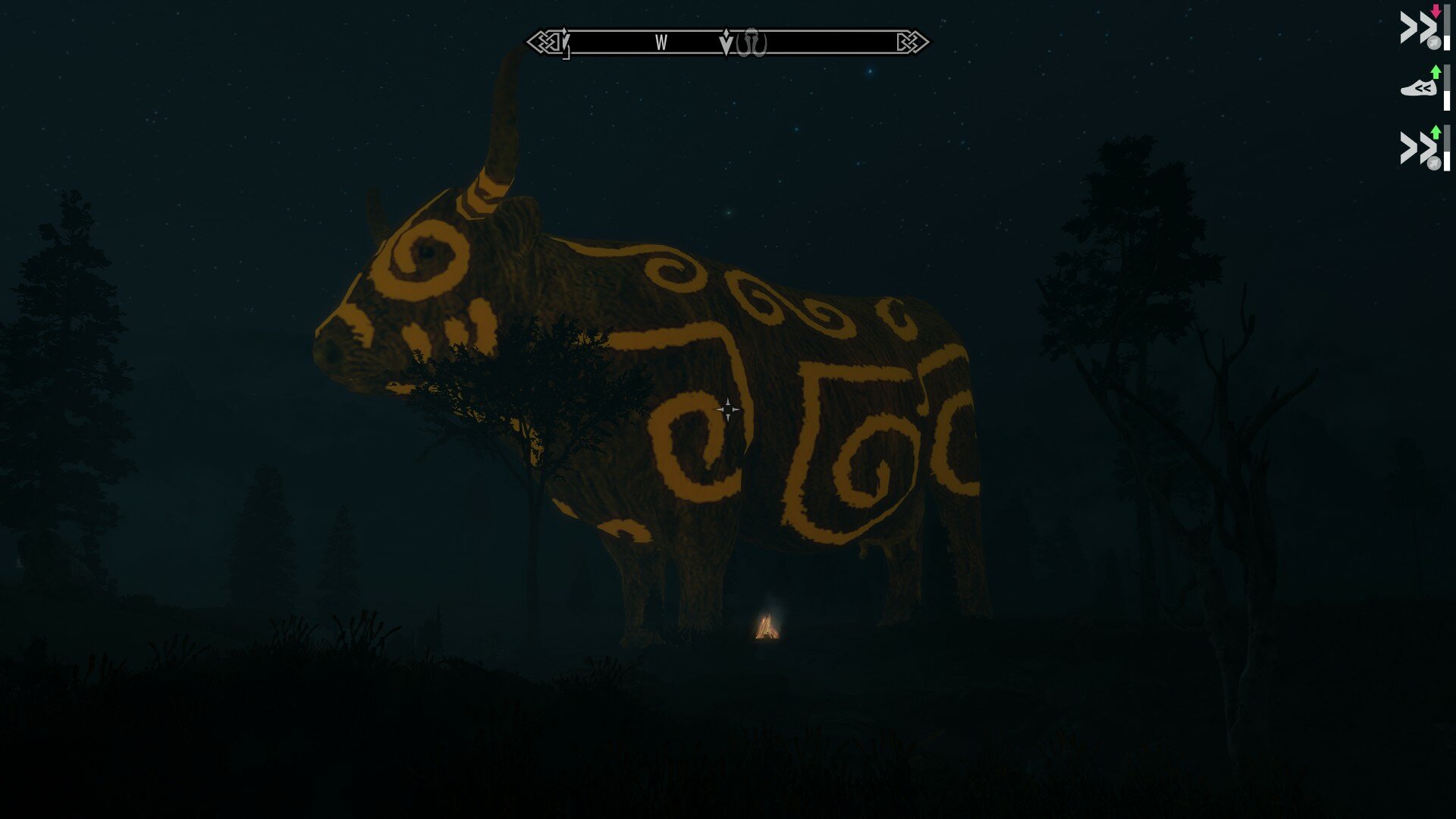Click the top double-chevron skill icon
Image resolution: width=1456 pixels, height=819 pixels.
coord(1417,25)
